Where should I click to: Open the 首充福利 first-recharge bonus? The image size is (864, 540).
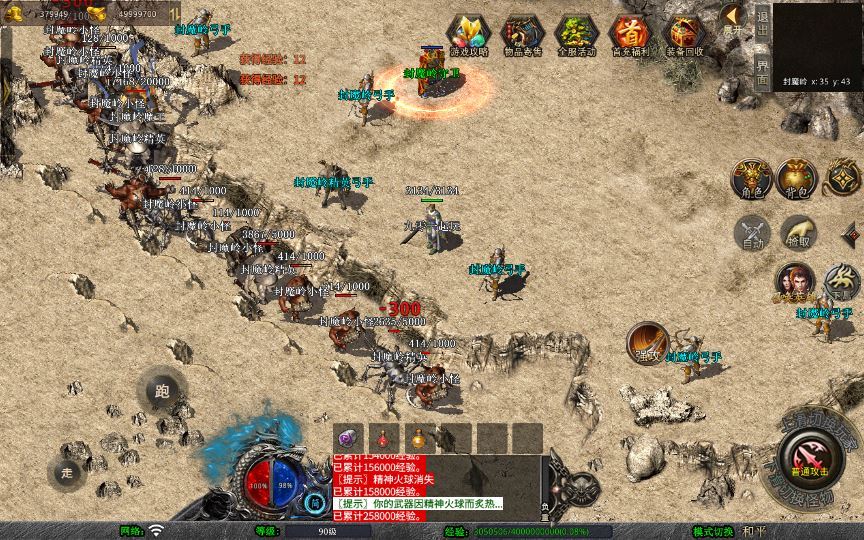coord(630,36)
